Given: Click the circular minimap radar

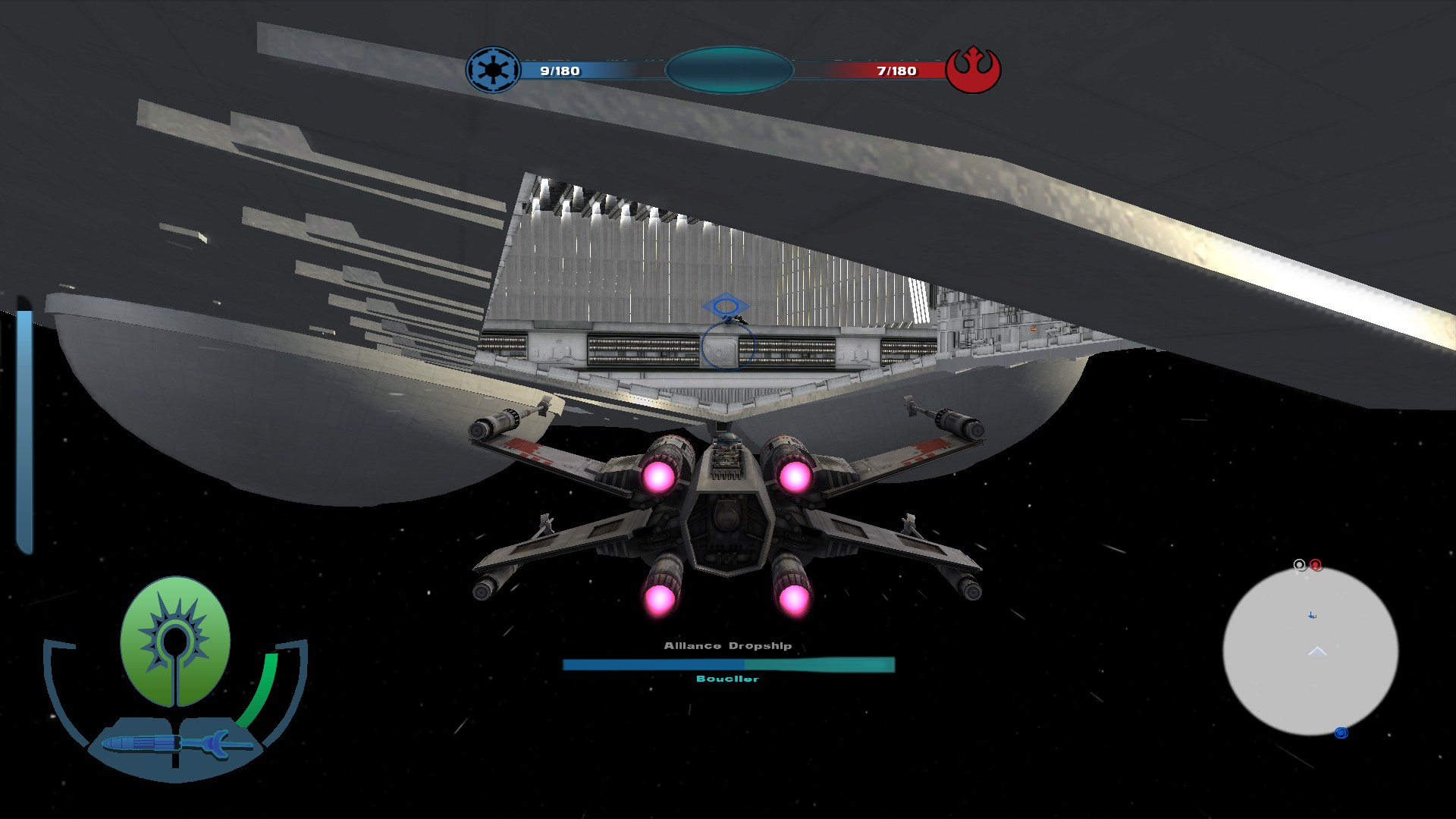Looking at the screenshot, I should (x=1310, y=651).
